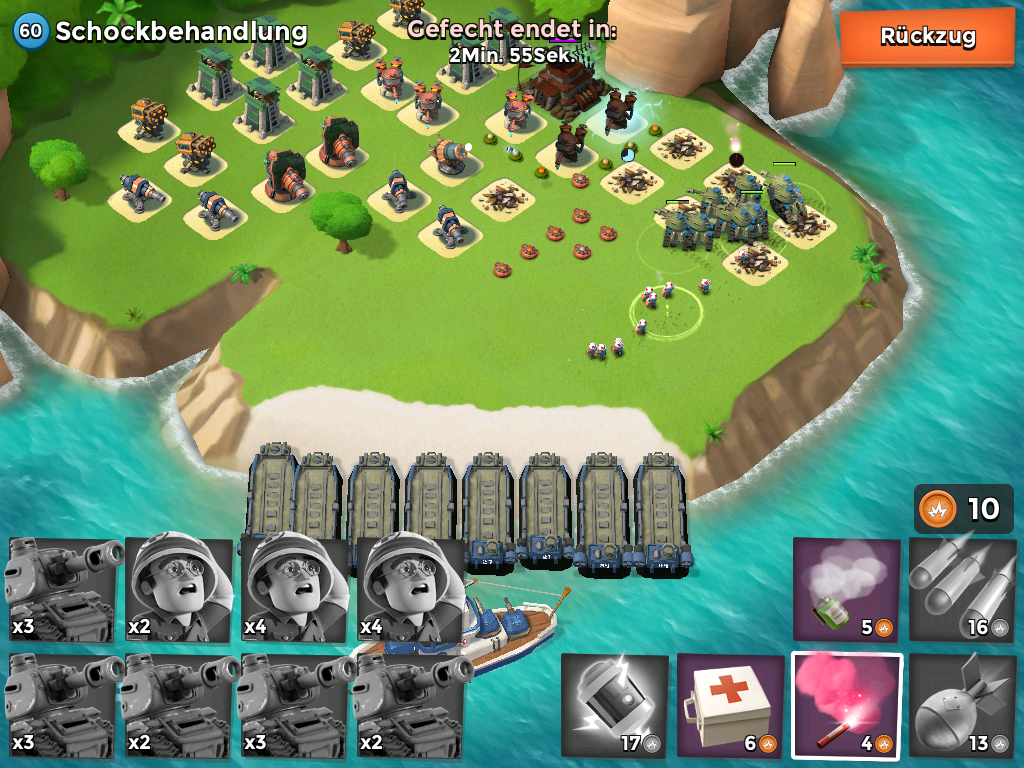1024x768 pixels.
Task: Select the smoke screen ability
Action: (x=846, y=590)
